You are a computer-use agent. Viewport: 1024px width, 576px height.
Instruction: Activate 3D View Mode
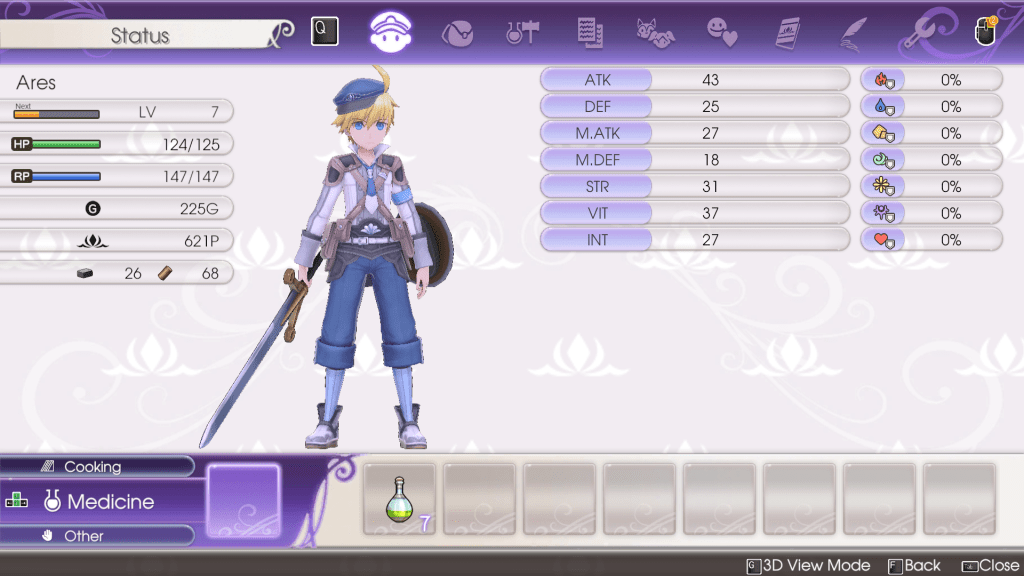808,566
